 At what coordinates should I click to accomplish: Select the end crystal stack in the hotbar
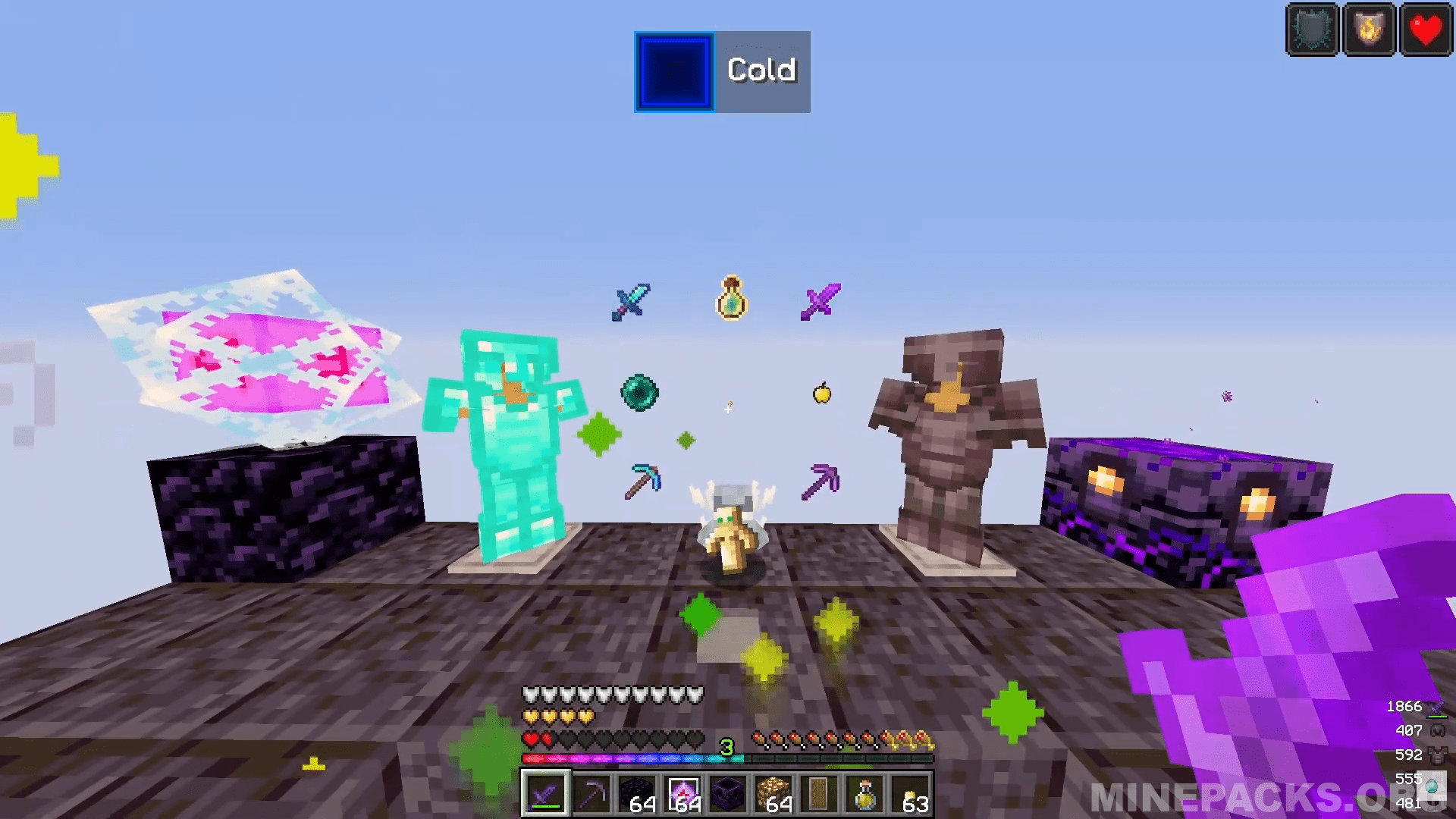coord(685,792)
